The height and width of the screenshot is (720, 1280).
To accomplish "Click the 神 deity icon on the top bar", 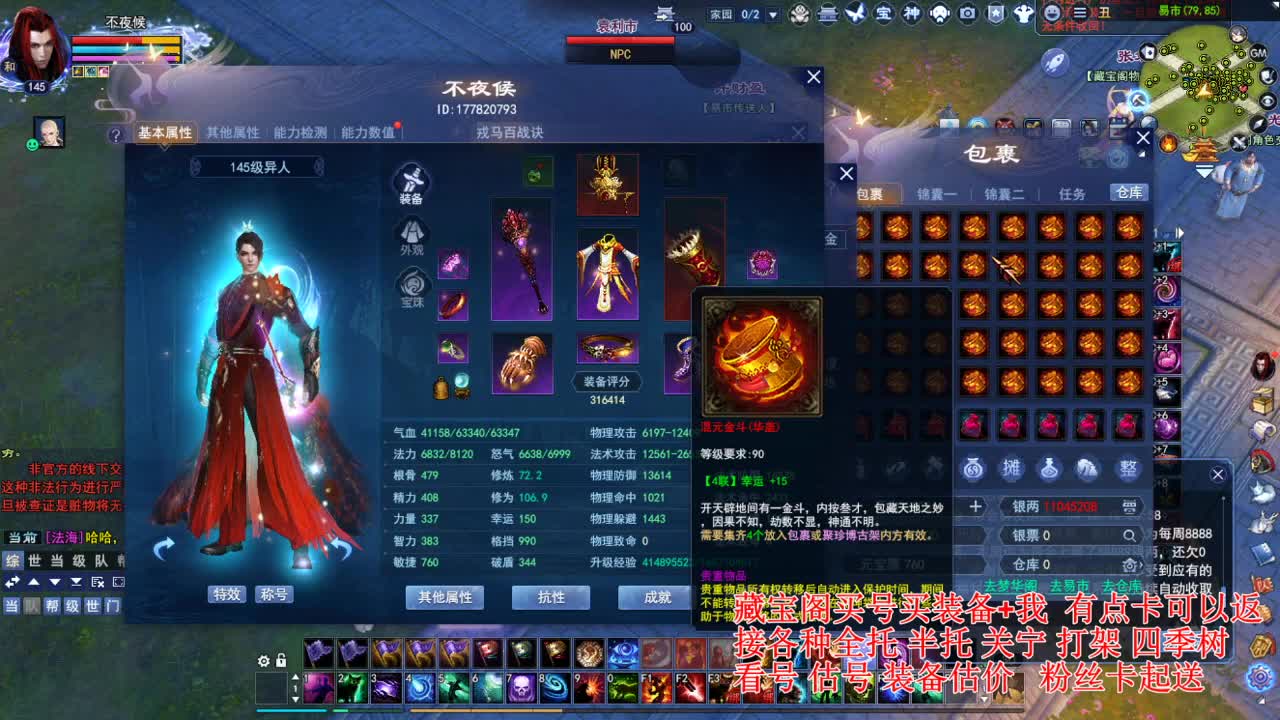I will 912,13.
